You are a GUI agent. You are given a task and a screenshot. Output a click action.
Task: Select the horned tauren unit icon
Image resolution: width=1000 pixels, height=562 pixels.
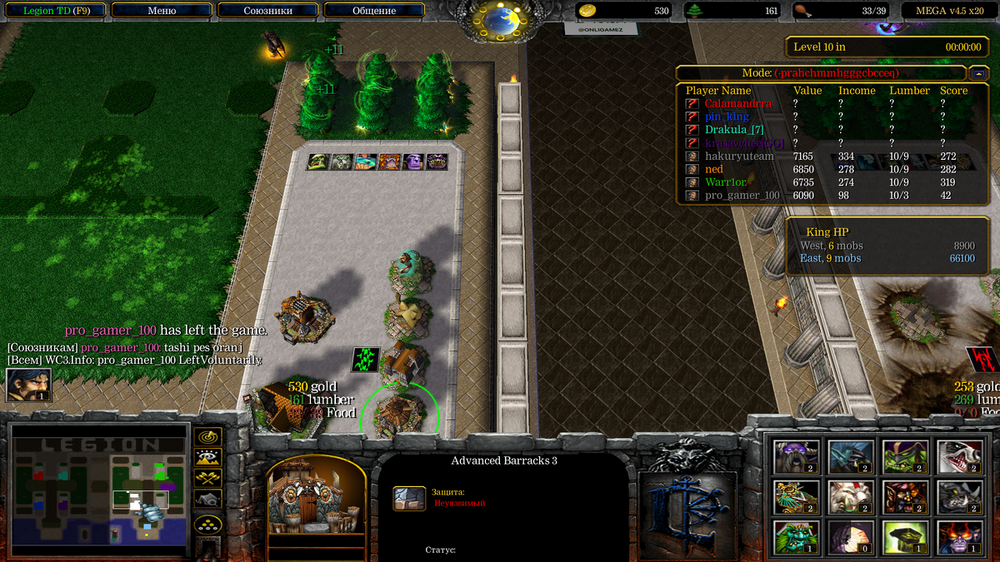(796, 457)
